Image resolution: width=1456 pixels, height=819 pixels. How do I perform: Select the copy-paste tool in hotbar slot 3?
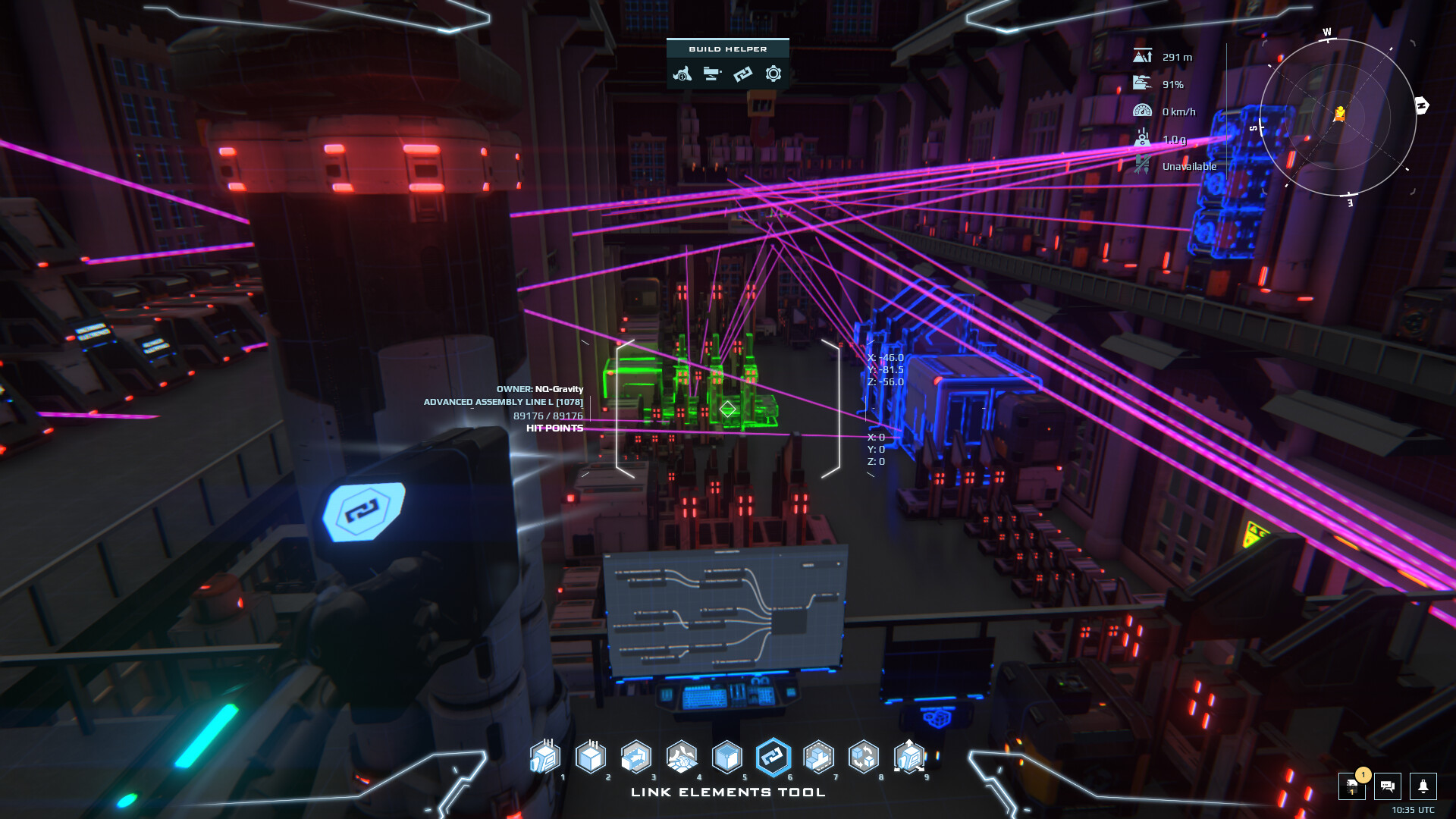coord(637,758)
